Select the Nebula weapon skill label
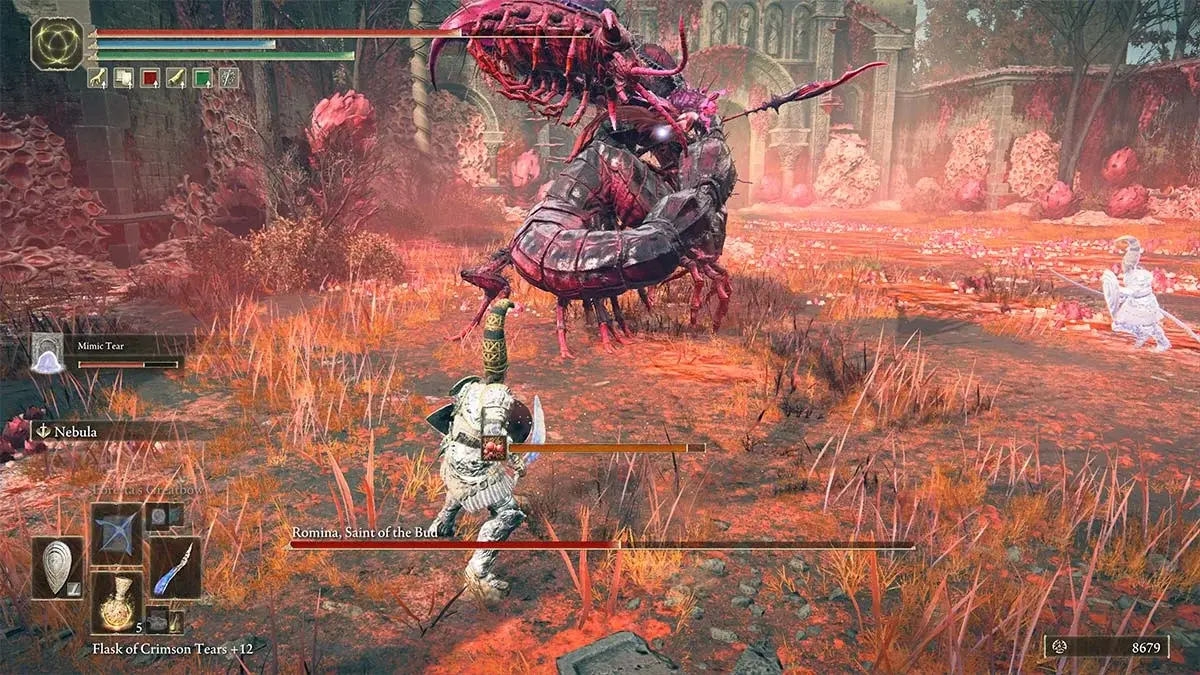The image size is (1200, 675). 69,431
